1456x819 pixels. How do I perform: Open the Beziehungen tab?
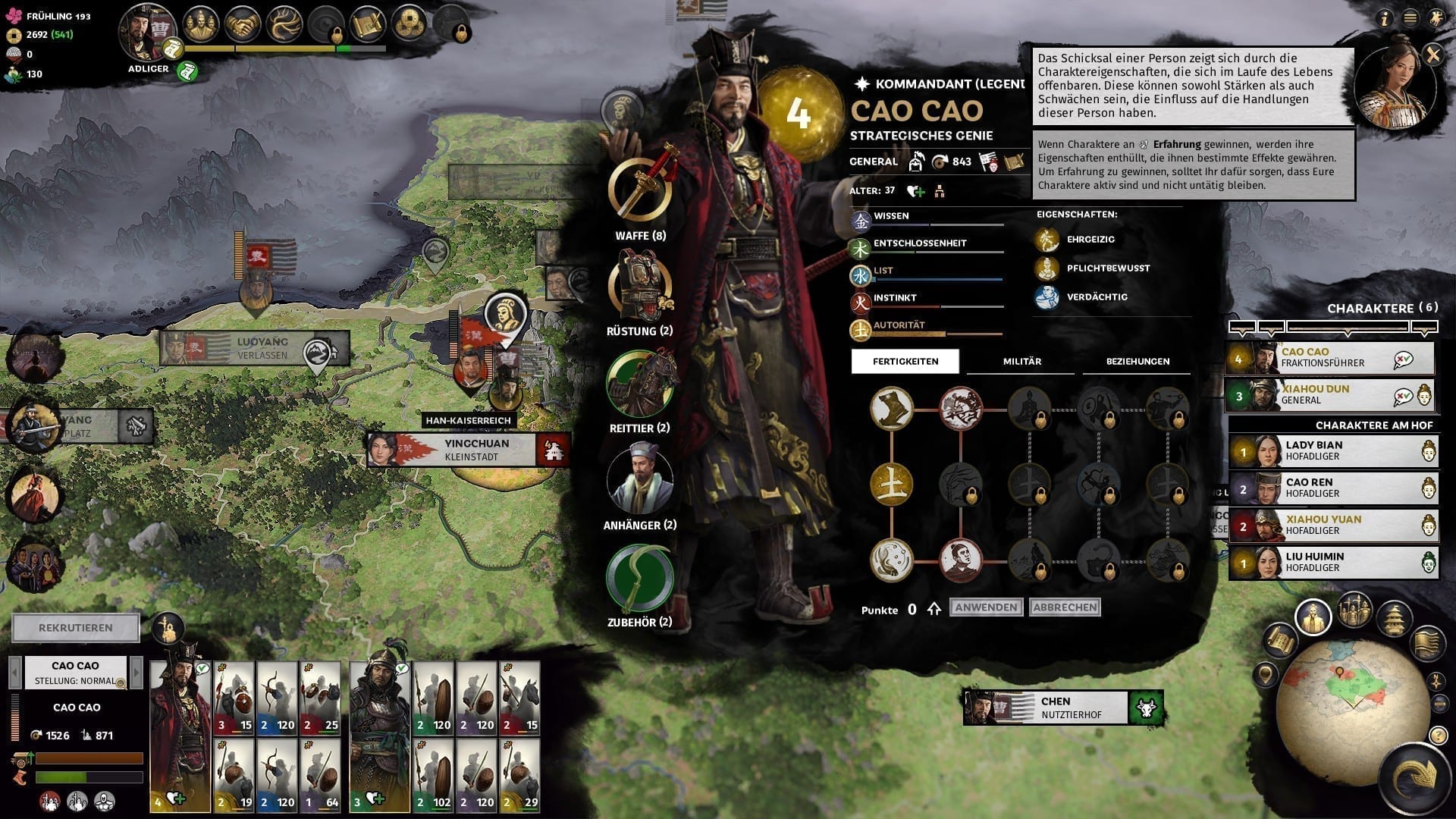pyautogui.click(x=1137, y=362)
